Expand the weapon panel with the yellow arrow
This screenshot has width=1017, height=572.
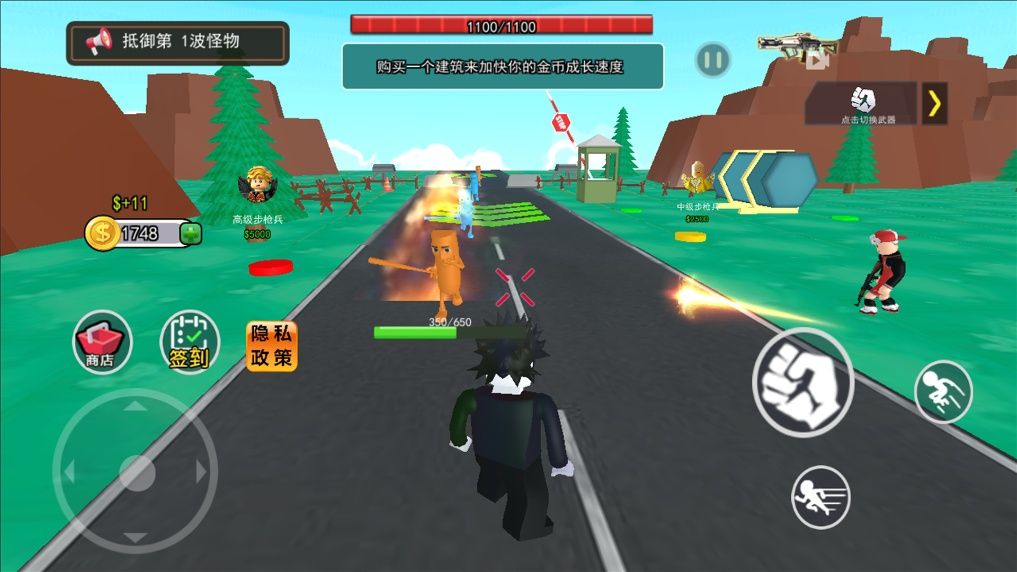click(934, 103)
